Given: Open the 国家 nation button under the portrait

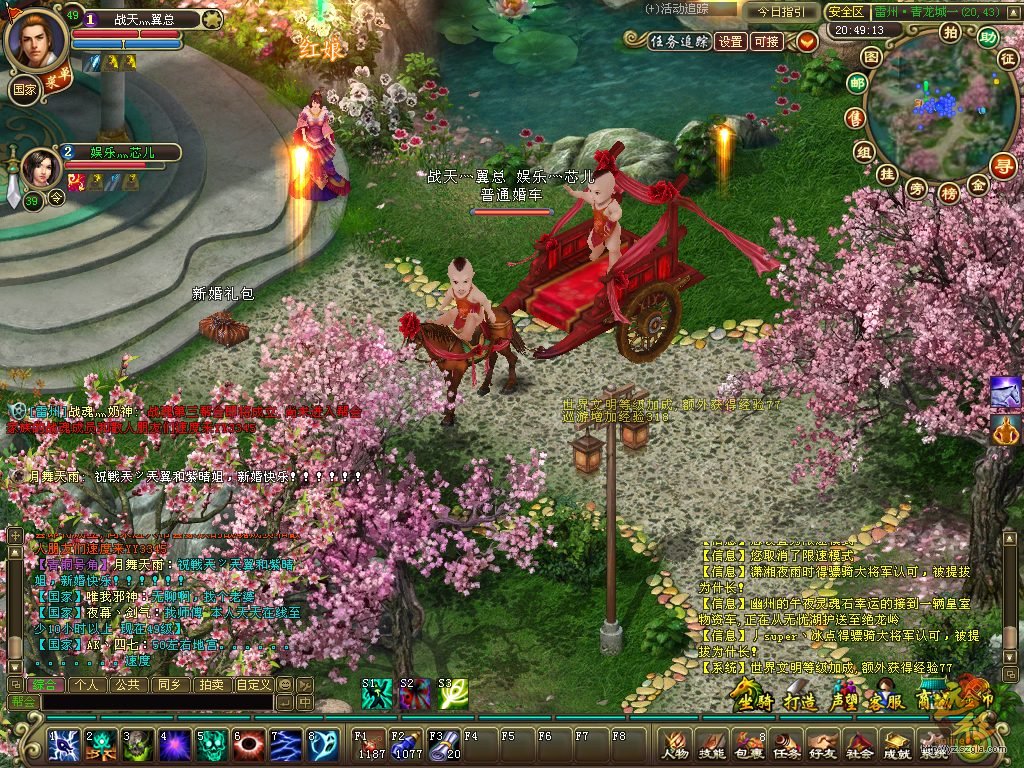Looking at the screenshot, I should click(24, 88).
